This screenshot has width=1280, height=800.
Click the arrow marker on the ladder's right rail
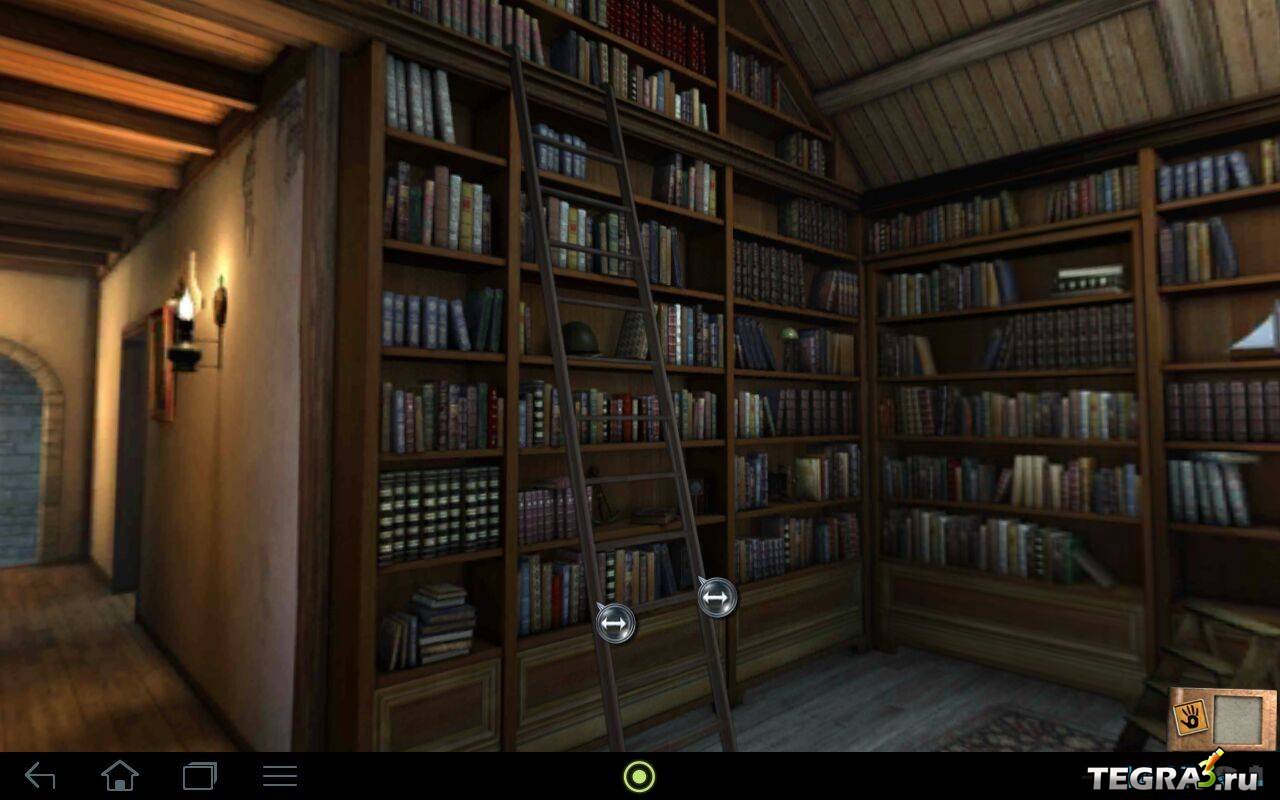[x=716, y=598]
